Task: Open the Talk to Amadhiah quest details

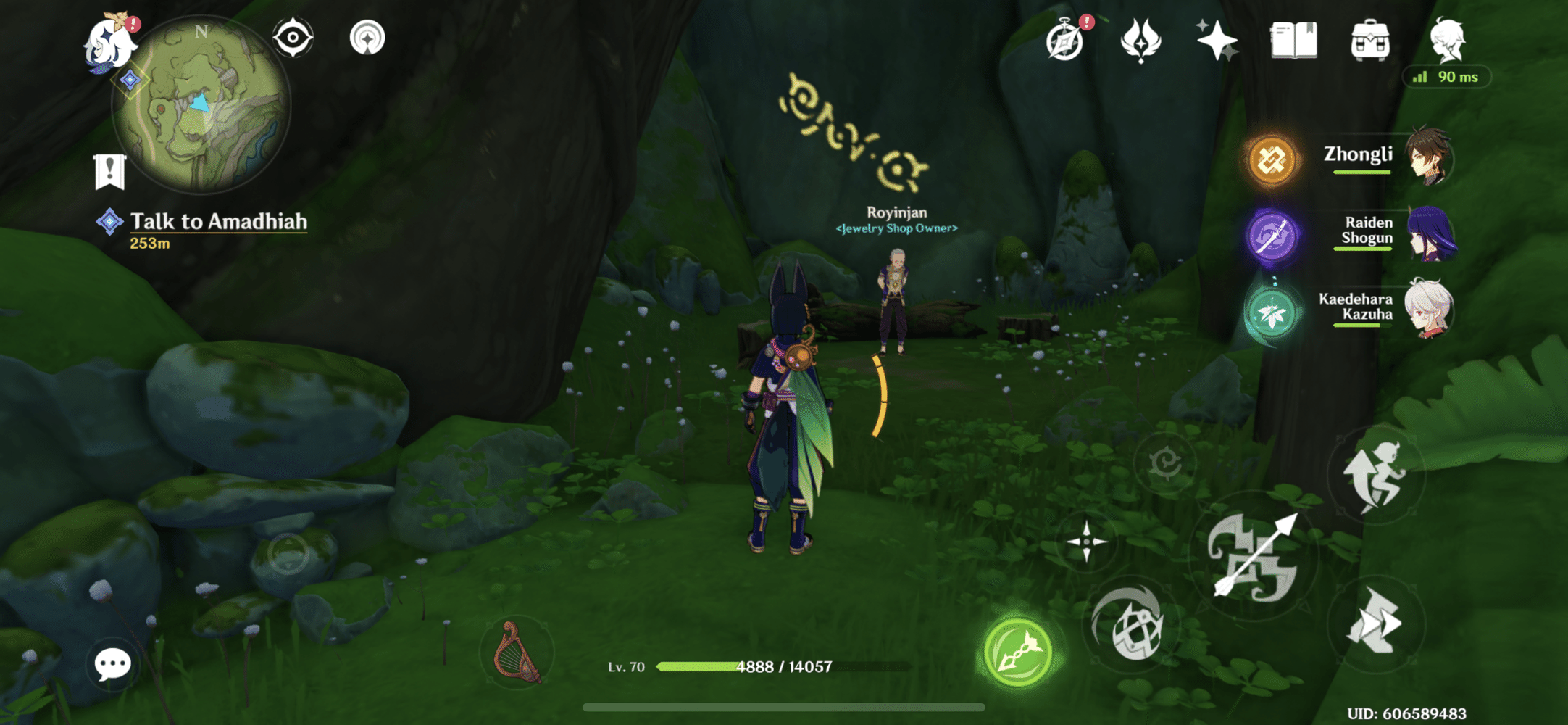Action: coord(217,223)
